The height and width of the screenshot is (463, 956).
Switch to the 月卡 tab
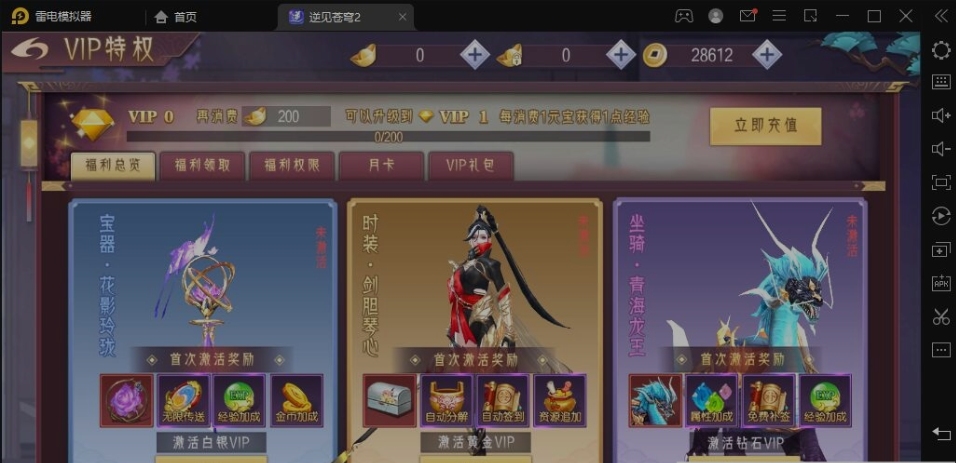pos(381,167)
